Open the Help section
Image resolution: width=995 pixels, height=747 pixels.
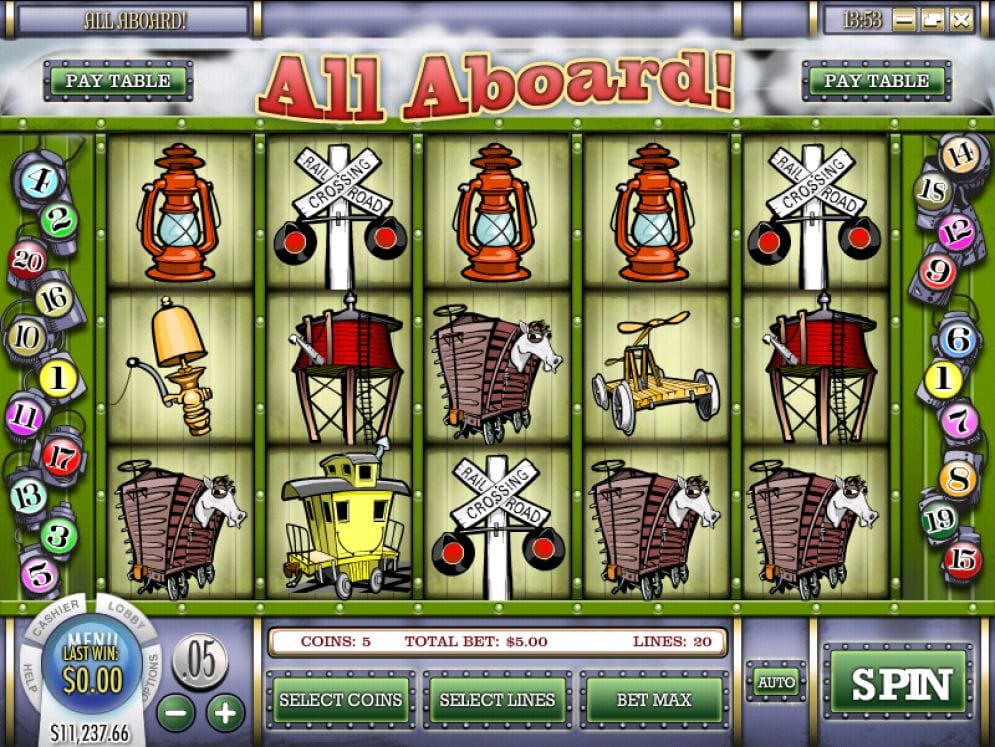click(28, 679)
